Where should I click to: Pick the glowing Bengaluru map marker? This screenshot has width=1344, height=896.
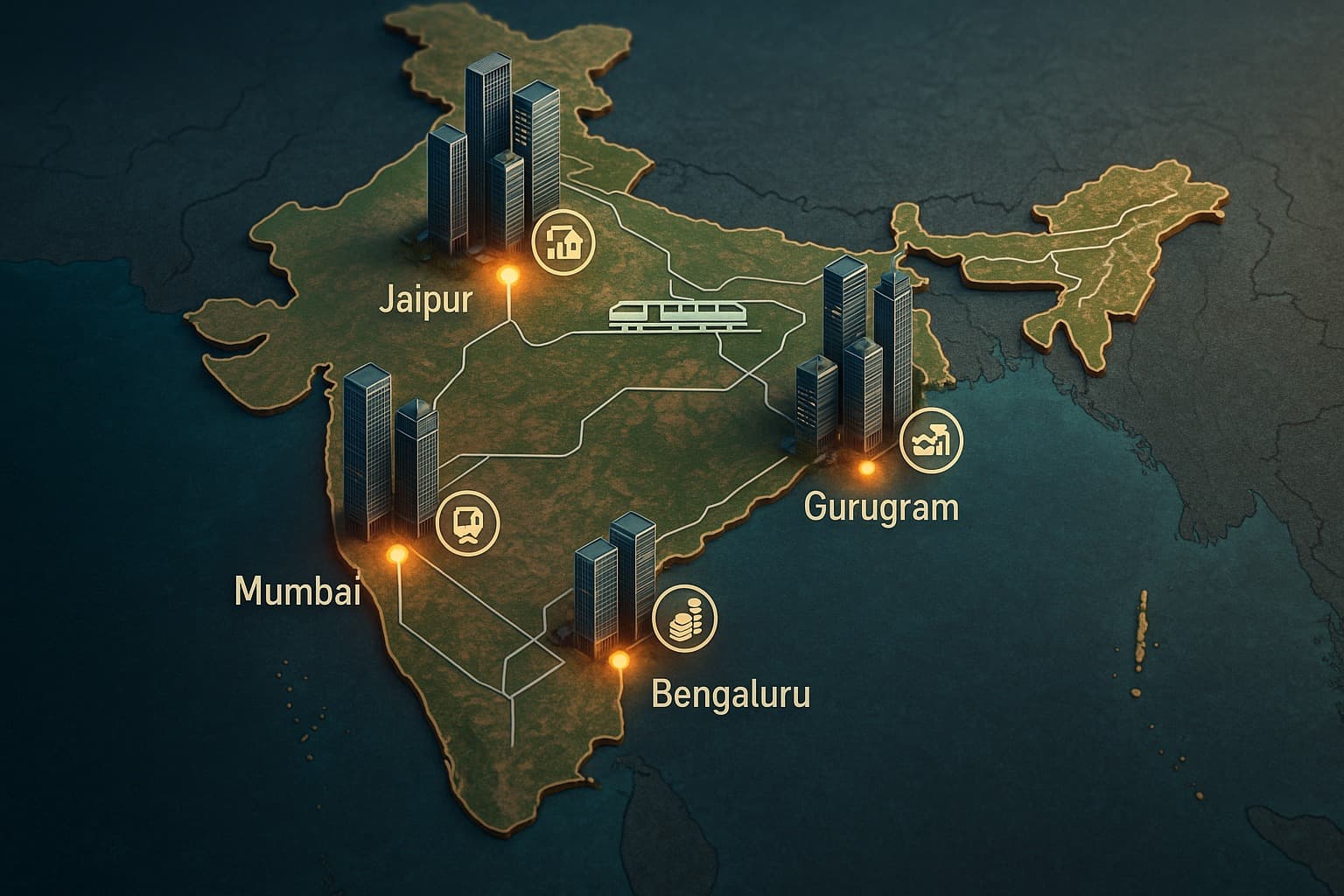620,659
